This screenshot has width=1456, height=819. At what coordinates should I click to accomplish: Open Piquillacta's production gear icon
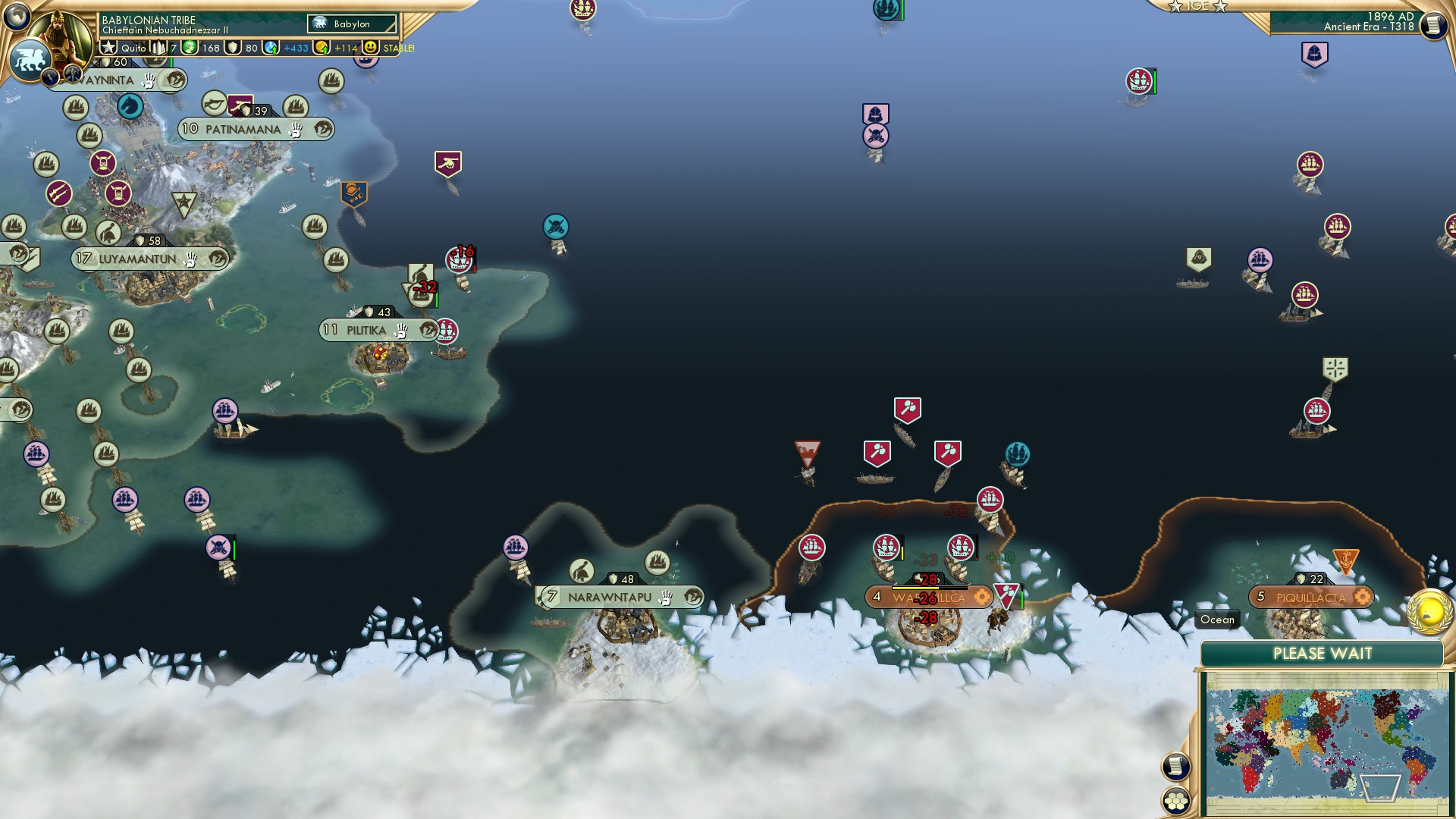pos(1361,598)
